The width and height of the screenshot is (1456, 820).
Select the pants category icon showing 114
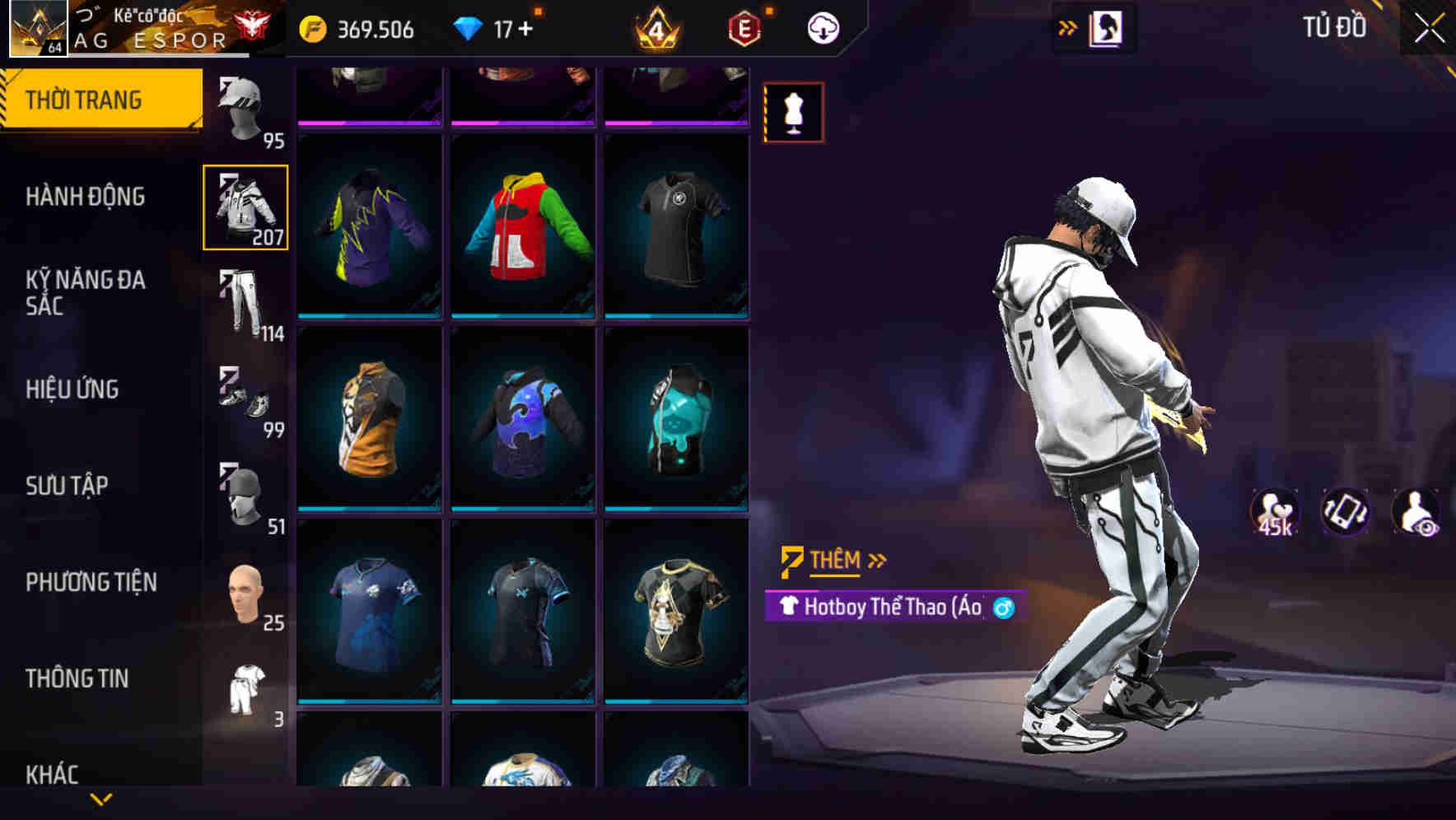coord(245,301)
